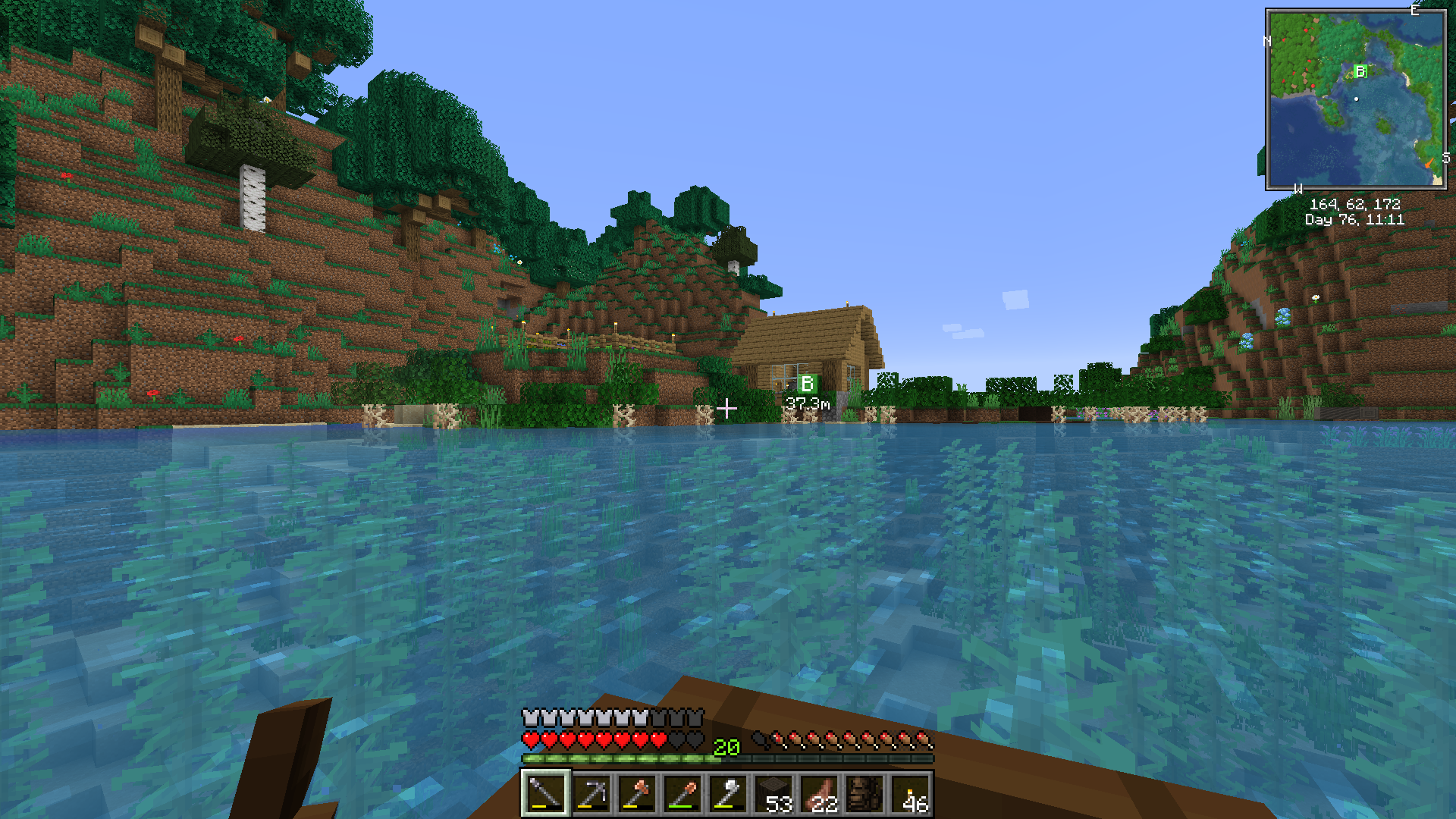Select the copper shovel hotbar slot
This screenshot has height=819, width=1456.
682,794
